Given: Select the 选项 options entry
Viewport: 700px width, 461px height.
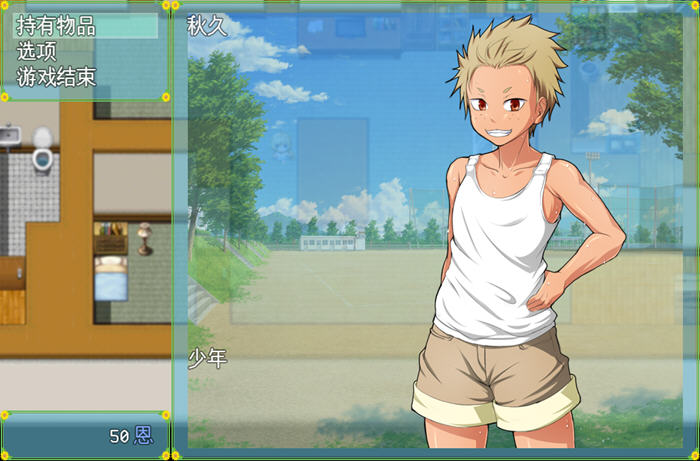Looking at the screenshot, I should [37, 52].
